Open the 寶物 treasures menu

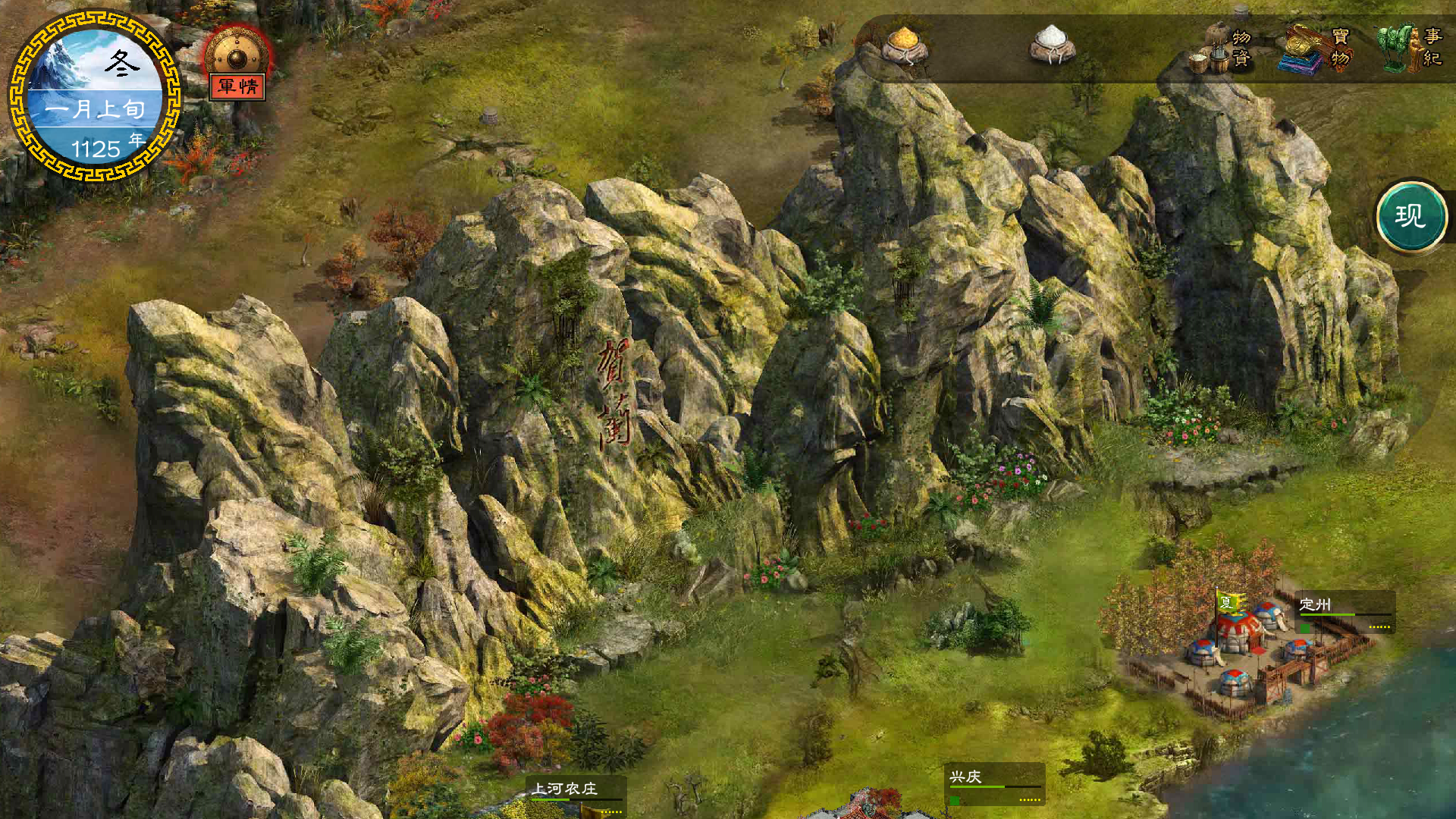pyautogui.click(x=1318, y=49)
